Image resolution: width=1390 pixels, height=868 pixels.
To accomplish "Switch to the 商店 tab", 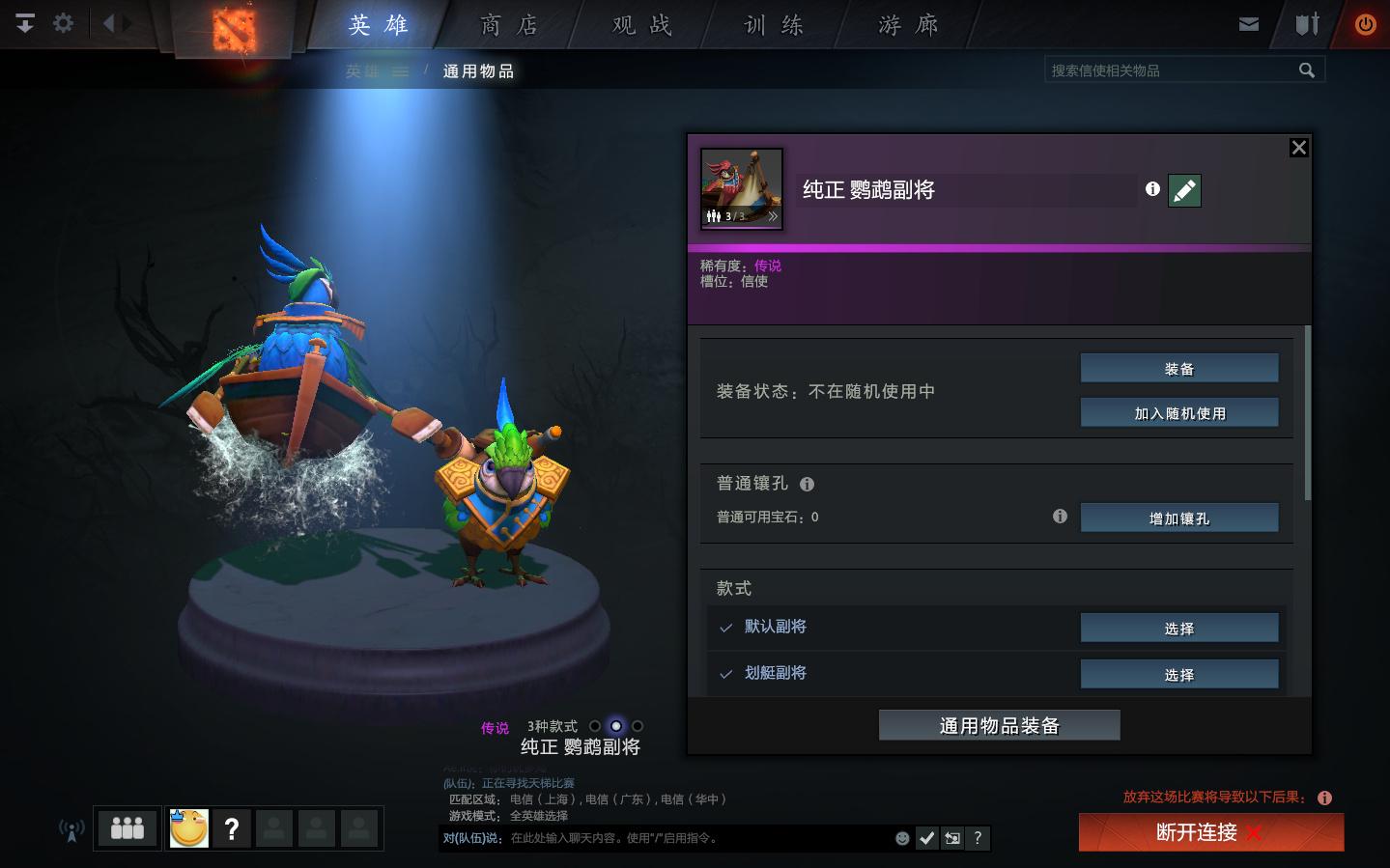I will point(509,25).
